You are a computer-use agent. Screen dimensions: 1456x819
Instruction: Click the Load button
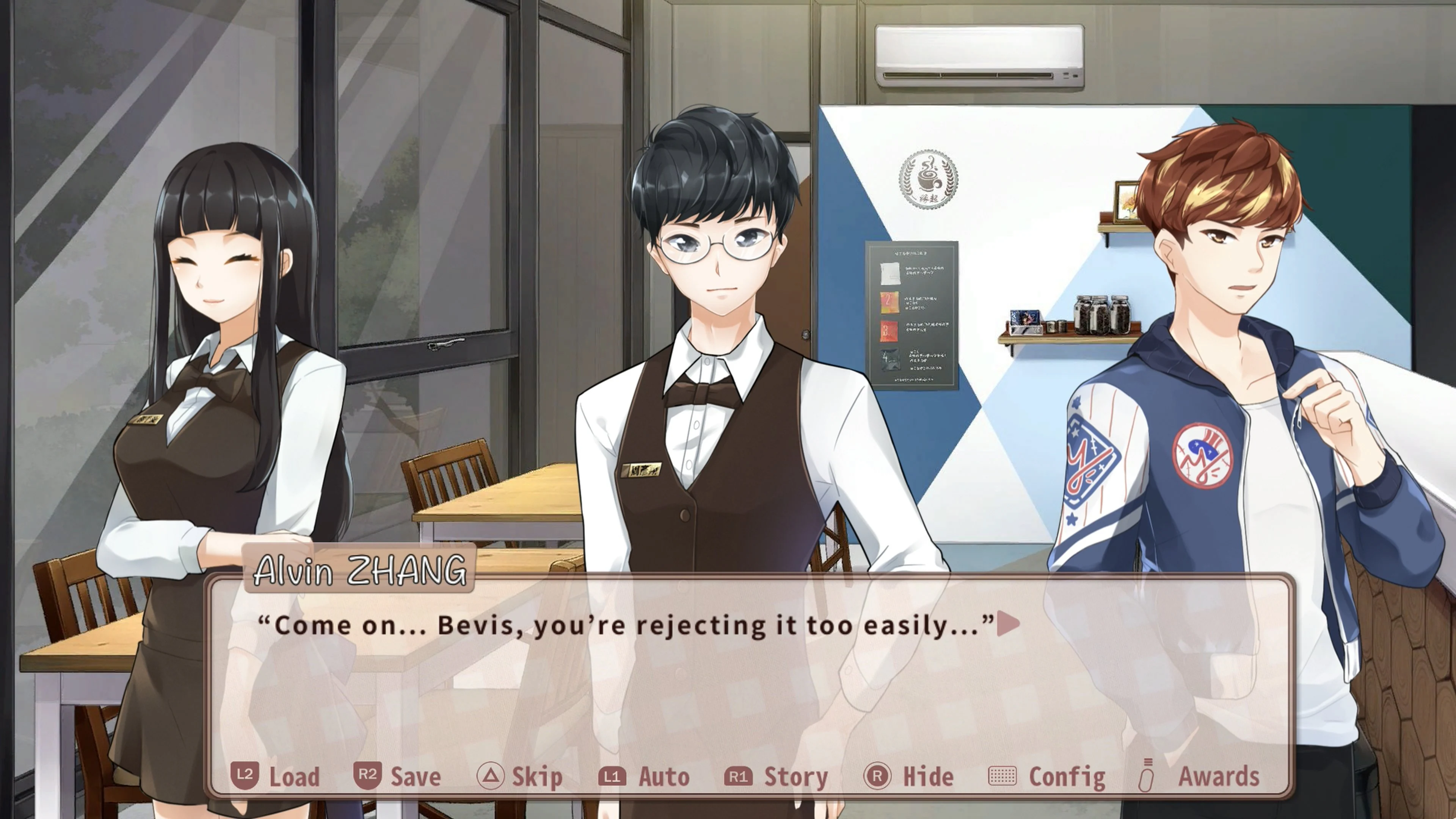pos(294,777)
